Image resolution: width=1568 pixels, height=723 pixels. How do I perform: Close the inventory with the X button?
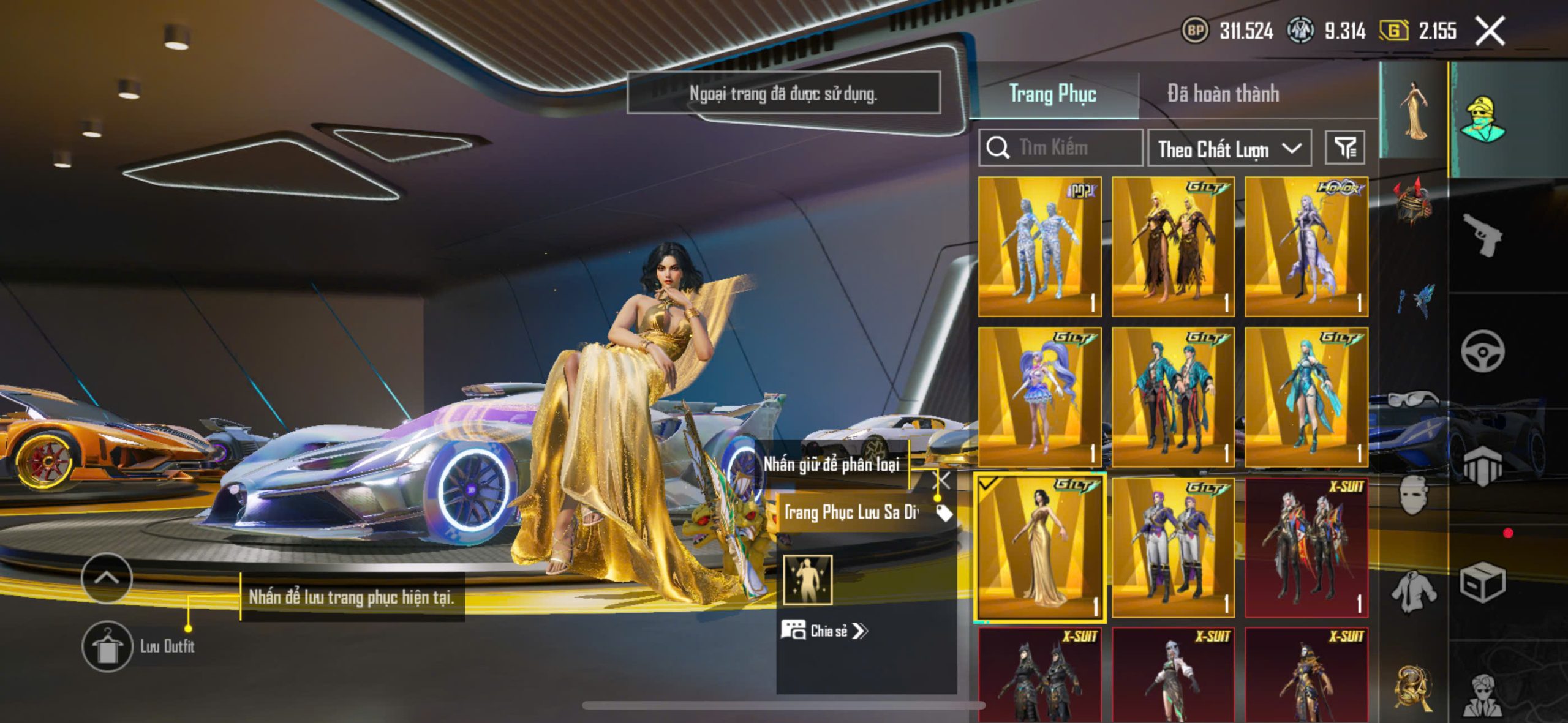[1490, 31]
